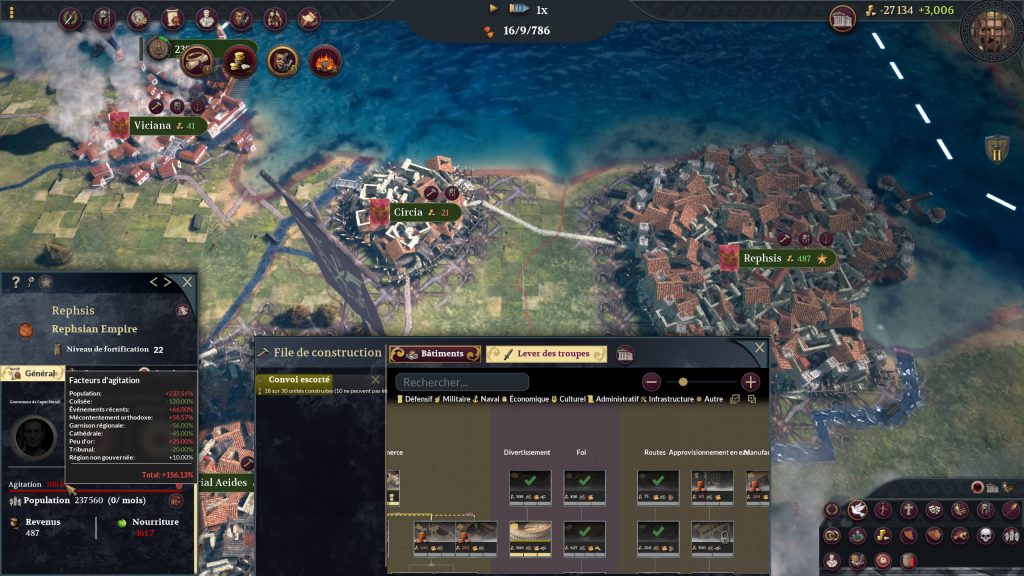Remove Convoi escorté from the construction queue

pos(376,380)
